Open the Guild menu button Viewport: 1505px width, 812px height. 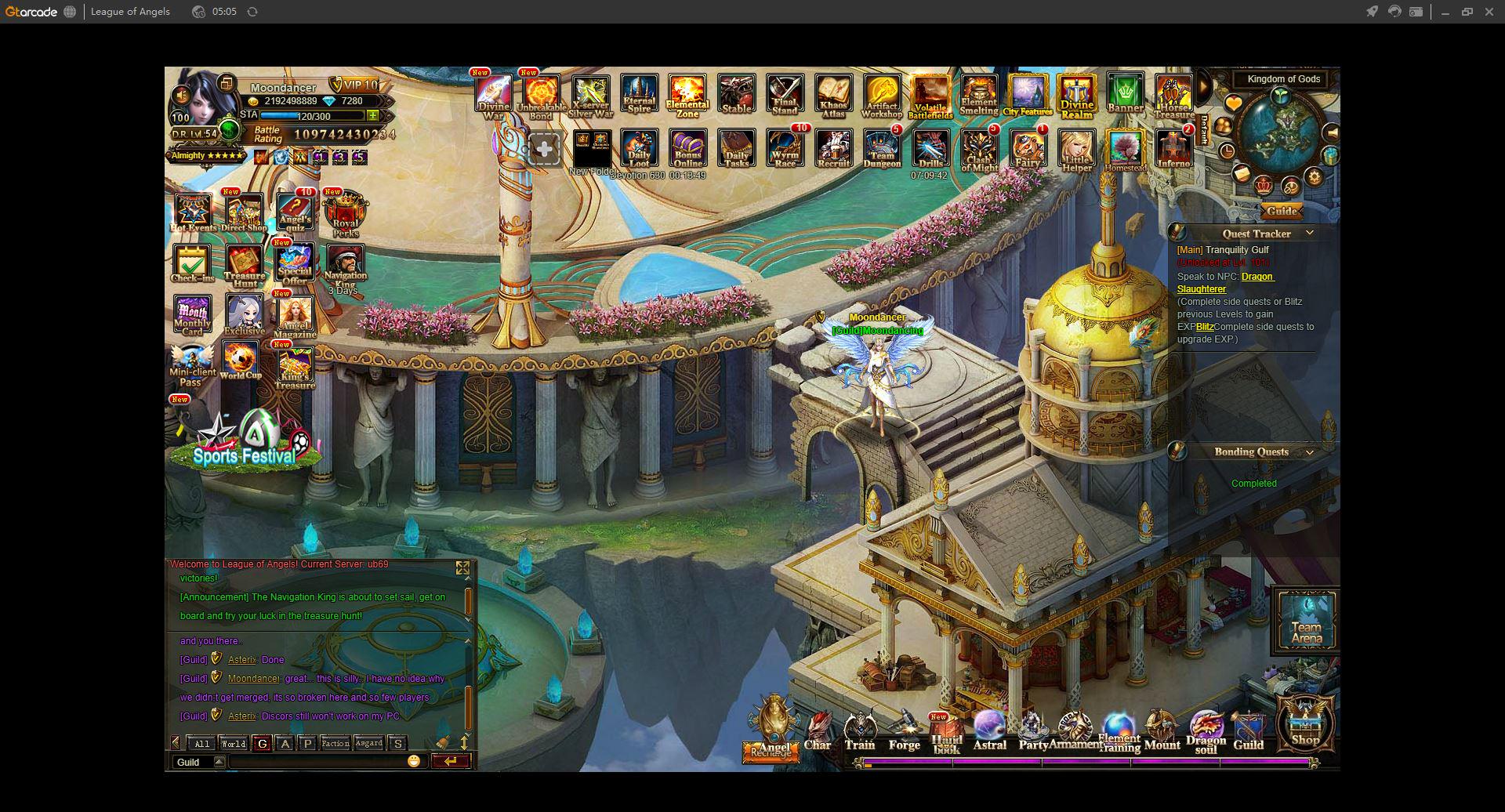point(1248,732)
